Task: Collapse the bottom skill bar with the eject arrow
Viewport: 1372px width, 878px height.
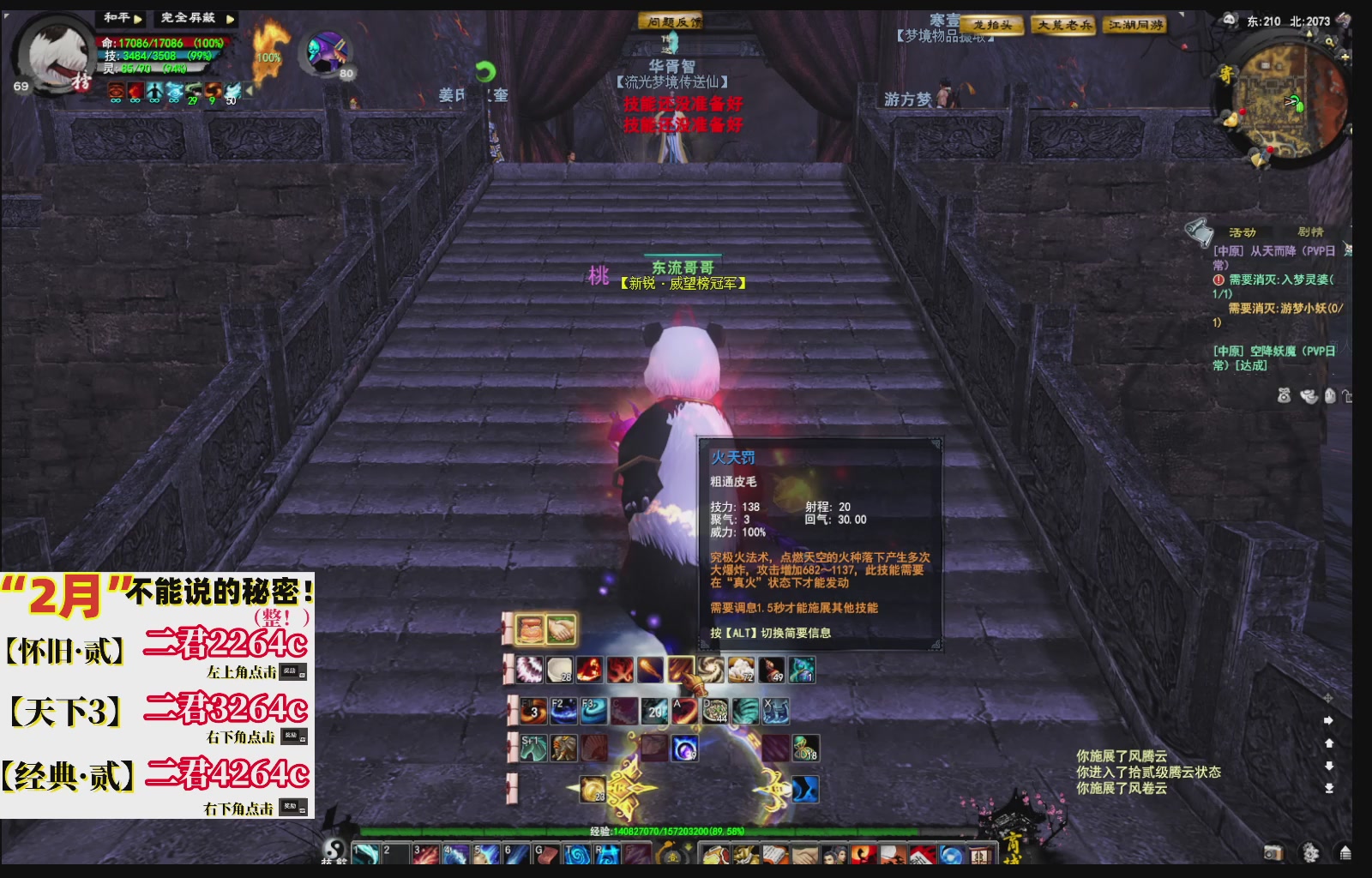Action: (1345, 853)
